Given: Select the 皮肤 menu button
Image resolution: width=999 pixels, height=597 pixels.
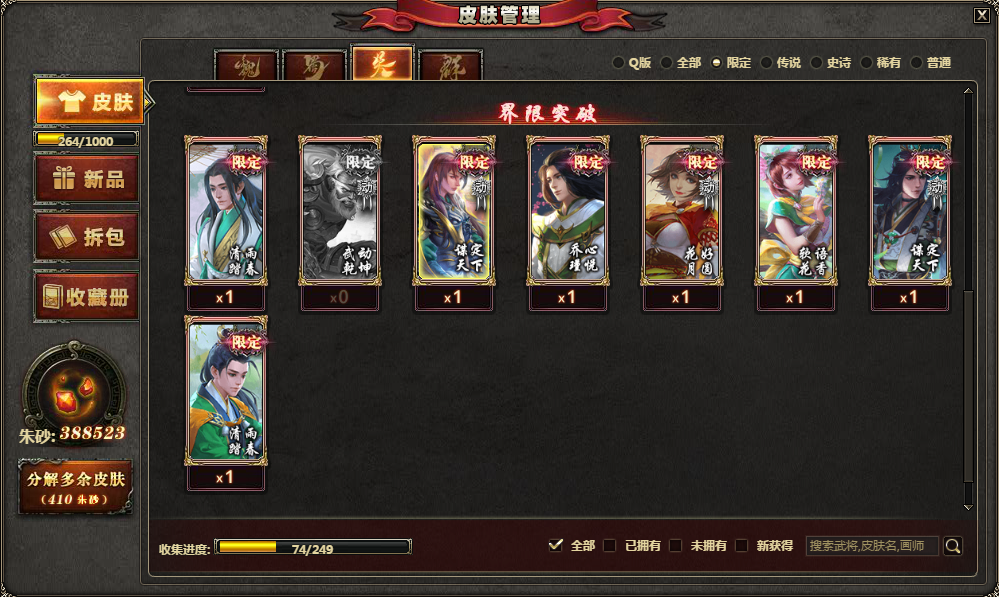Looking at the screenshot, I should point(89,101).
